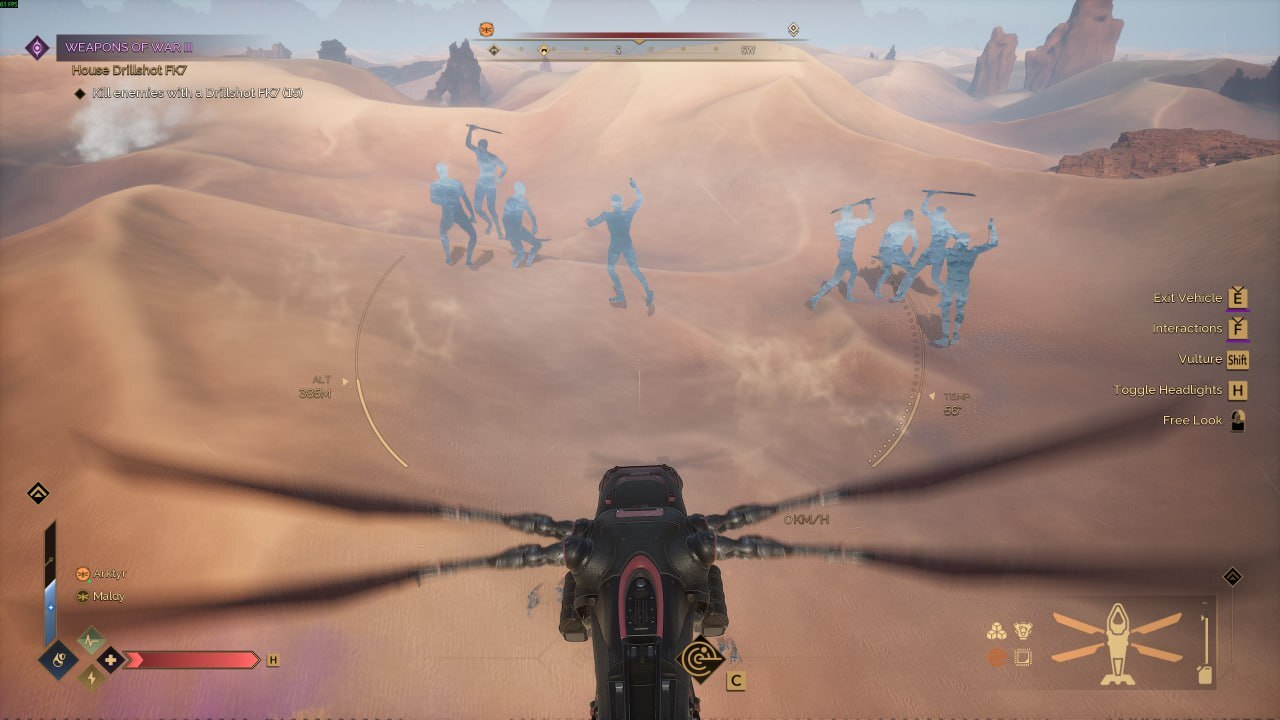The height and width of the screenshot is (720, 1280).
Task: Expand the chevron diamond above the vehicle panel
Action: click(x=1233, y=577)
